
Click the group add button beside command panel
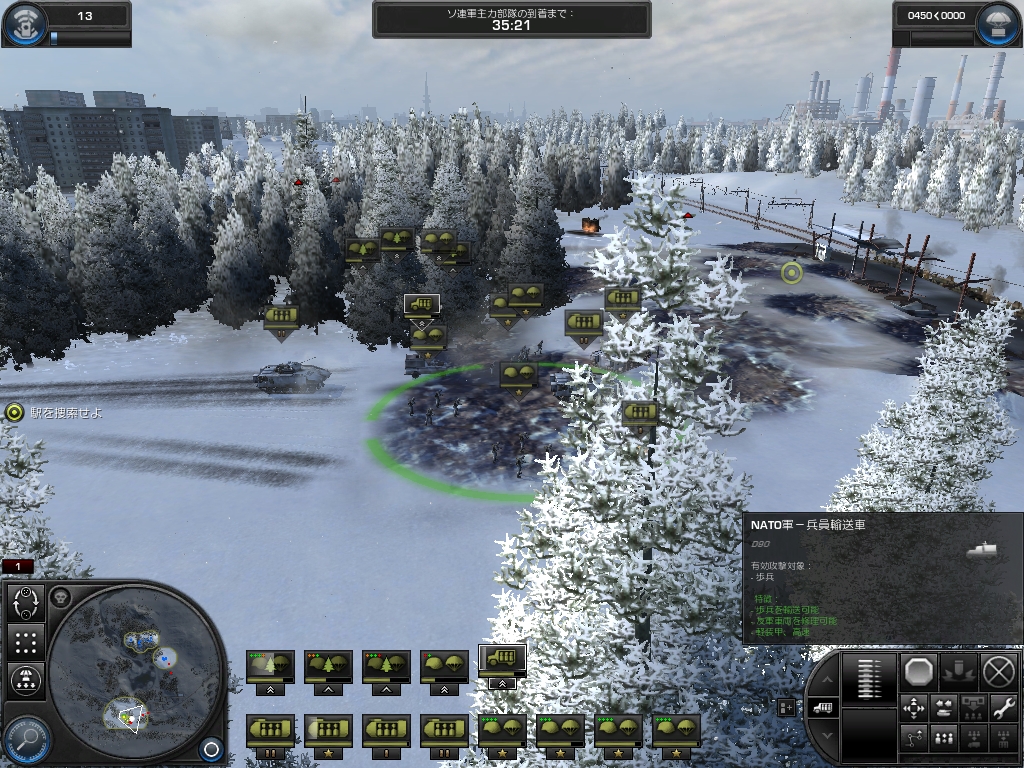(786, 707)
